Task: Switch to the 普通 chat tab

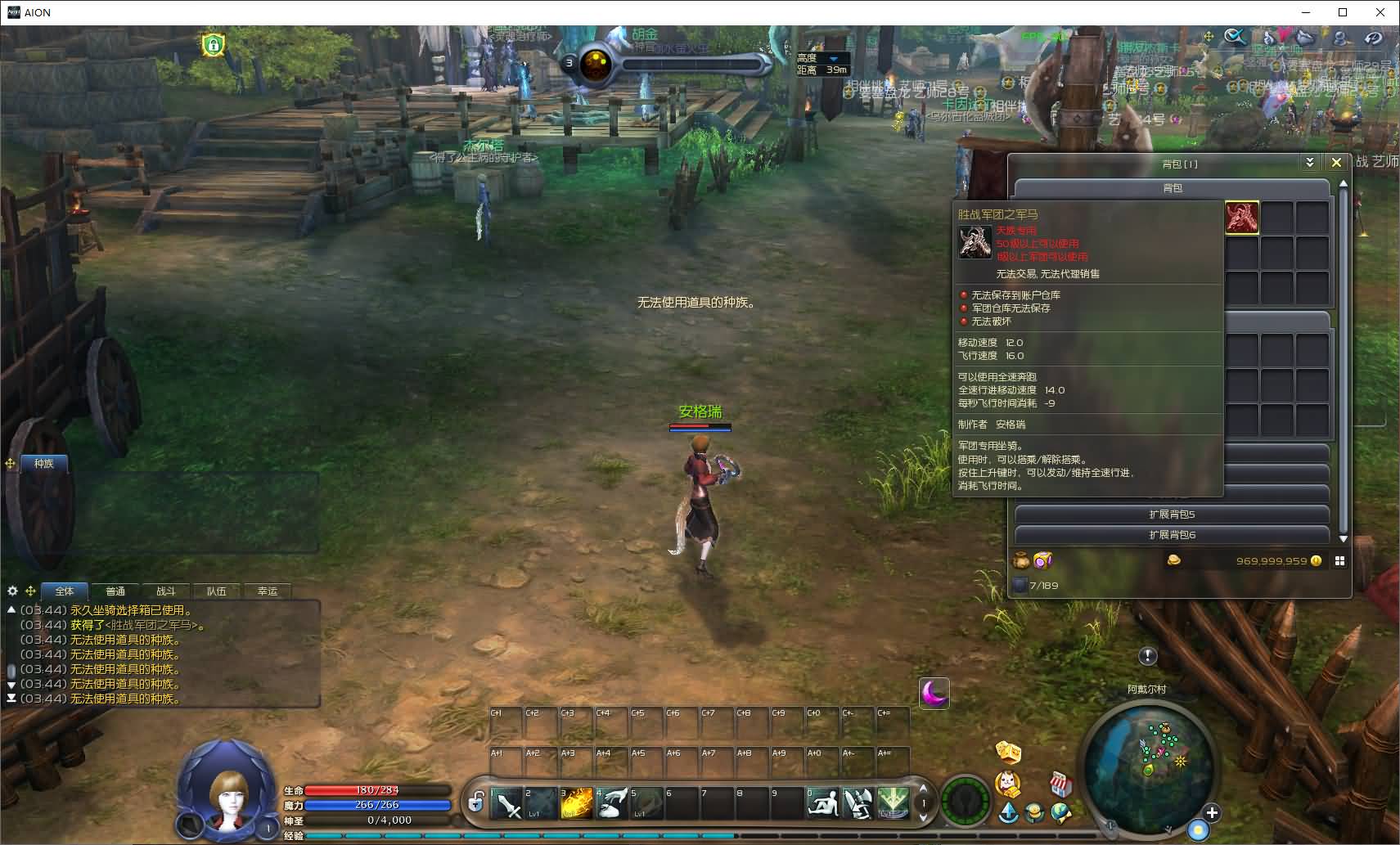Action: point(115,591)
